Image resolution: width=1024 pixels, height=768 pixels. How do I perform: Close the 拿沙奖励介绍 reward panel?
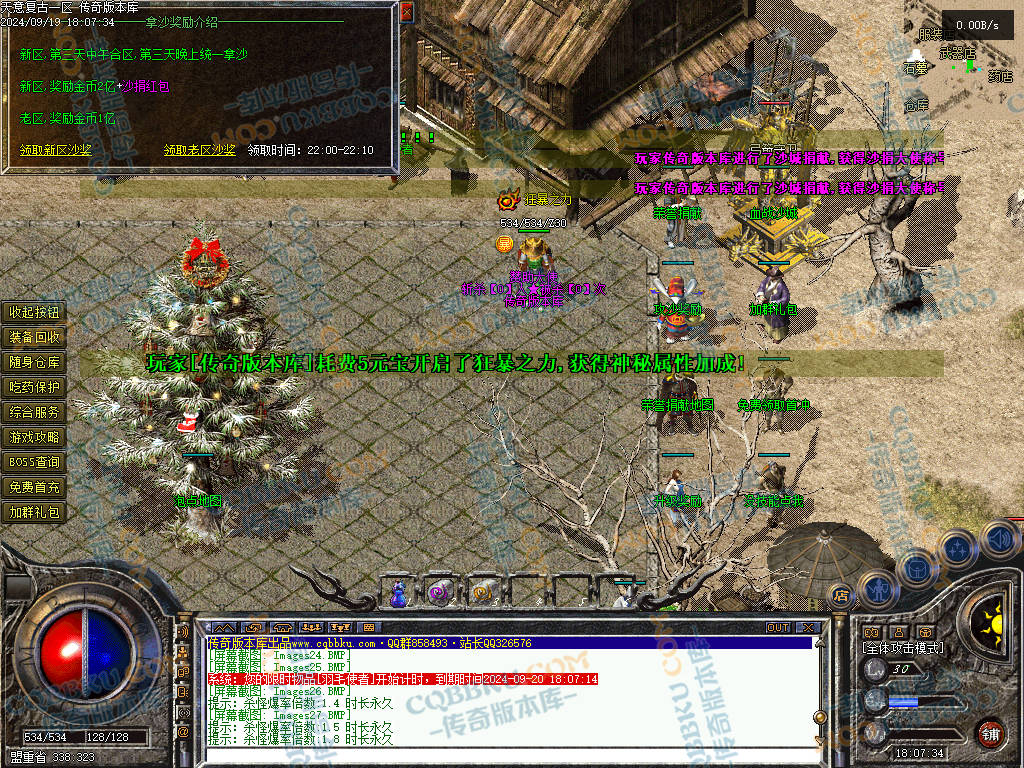(x=406, y=13)
